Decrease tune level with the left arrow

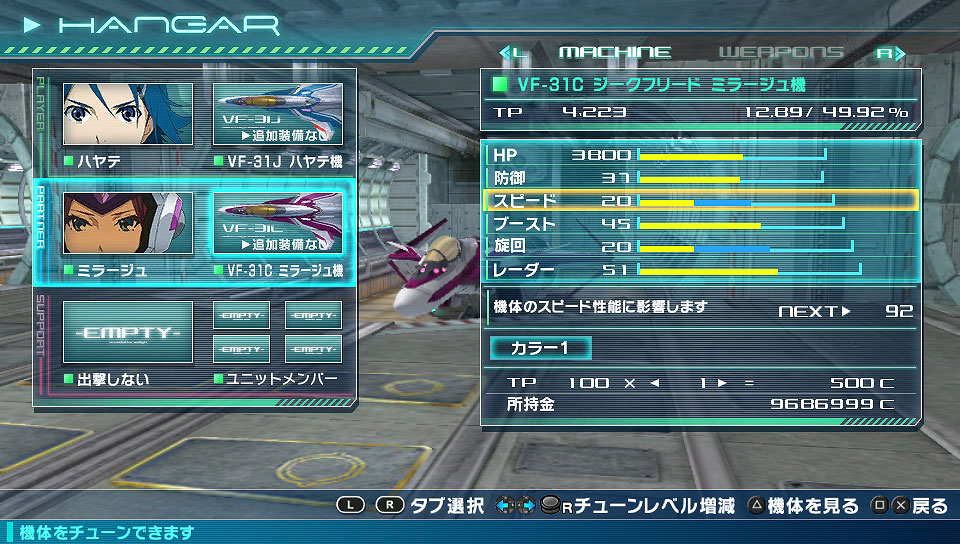[656, 383]
